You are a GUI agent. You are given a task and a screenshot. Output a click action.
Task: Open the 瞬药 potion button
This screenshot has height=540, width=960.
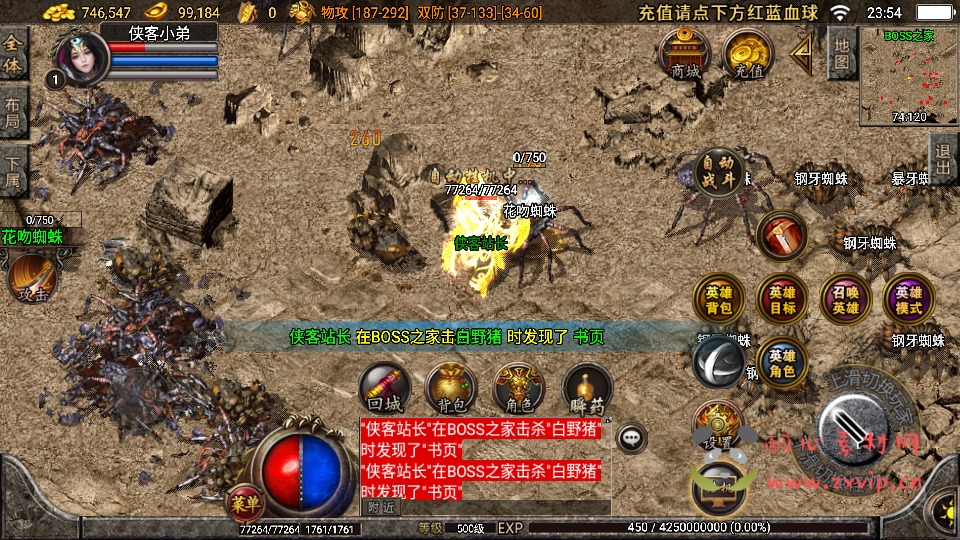(x=586, y=390)
